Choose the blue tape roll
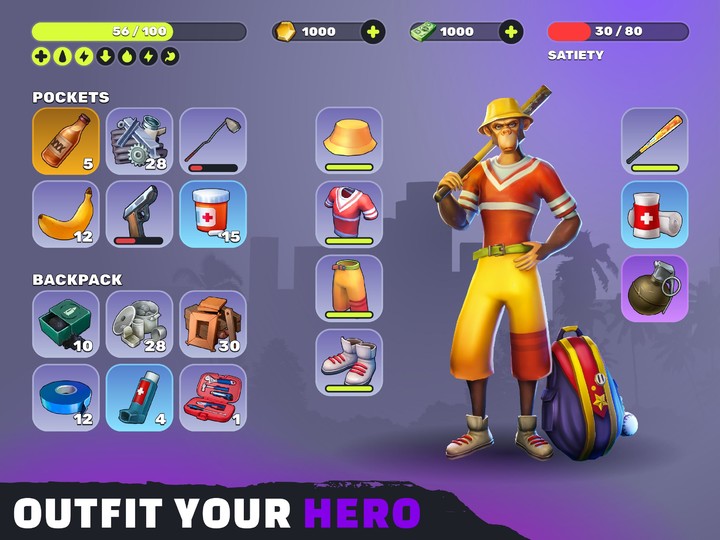 66,397
